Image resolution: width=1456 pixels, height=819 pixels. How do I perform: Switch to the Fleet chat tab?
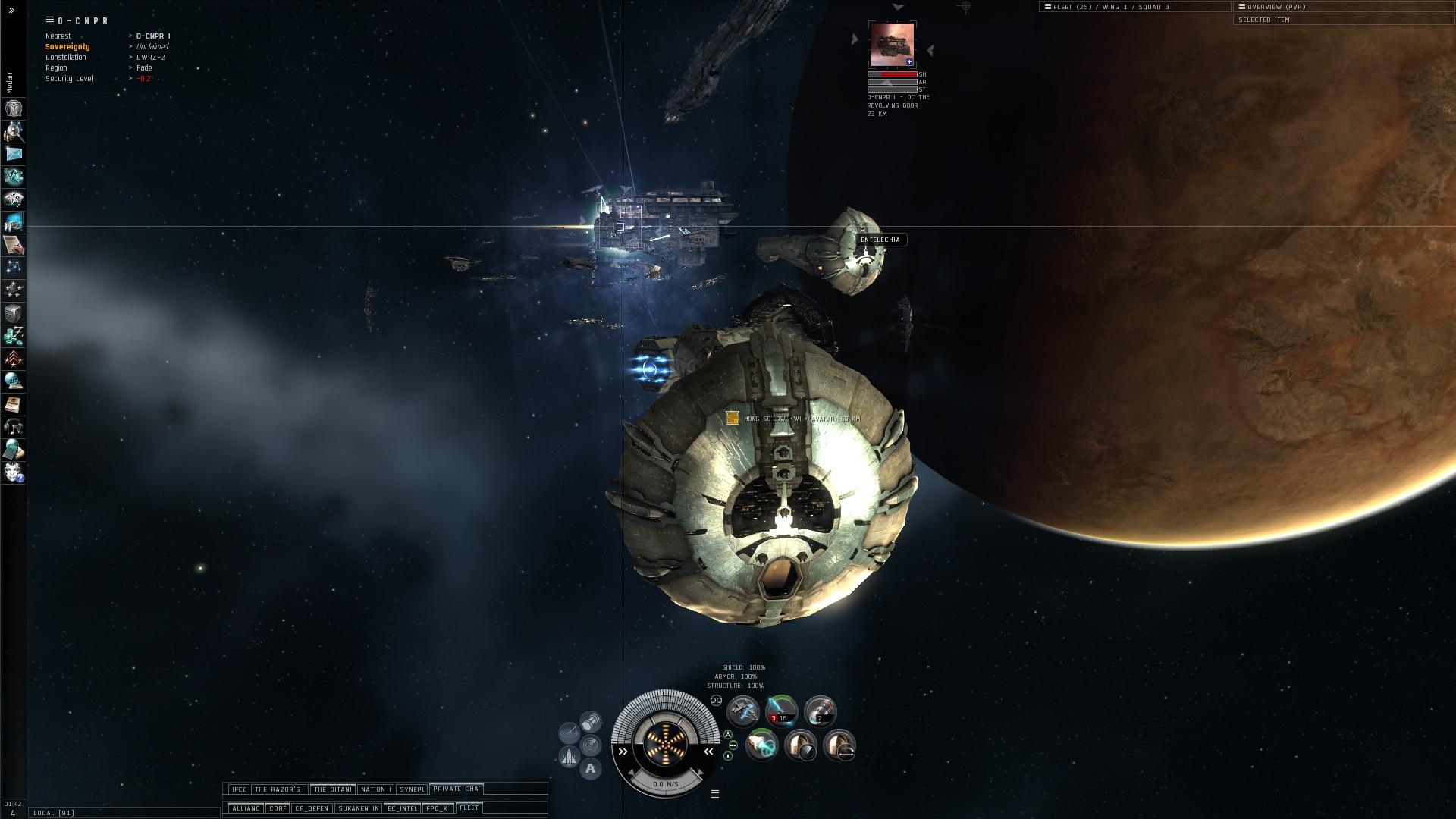[469, 808]
